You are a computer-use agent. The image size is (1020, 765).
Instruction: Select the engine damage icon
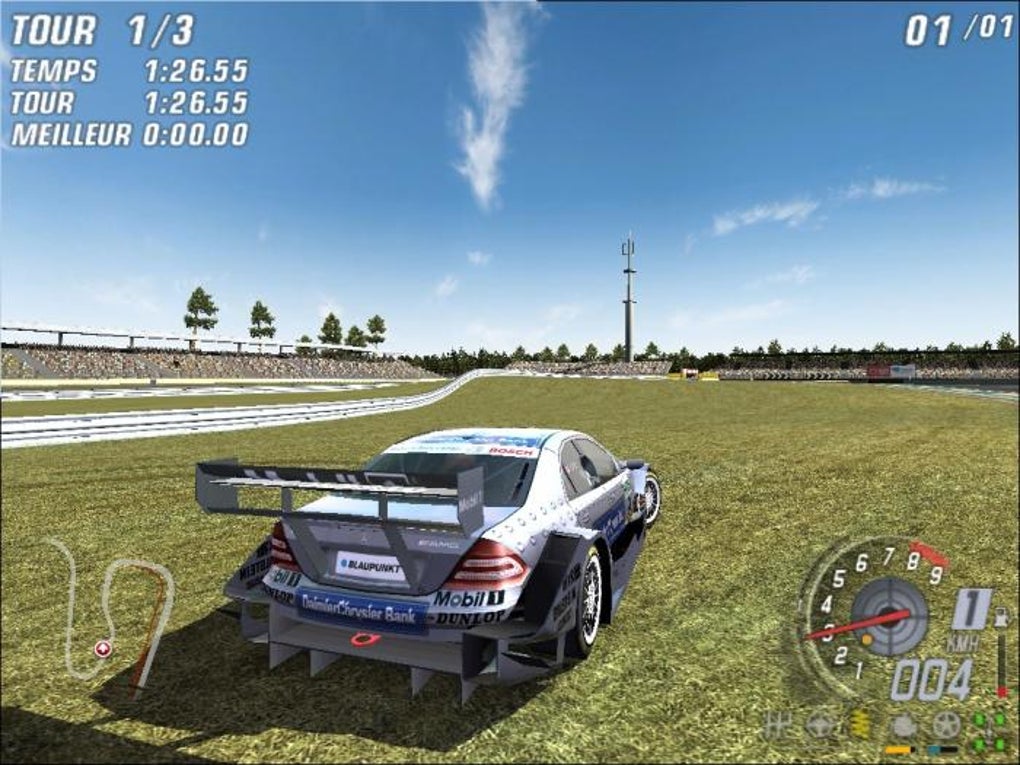(904, 725)
